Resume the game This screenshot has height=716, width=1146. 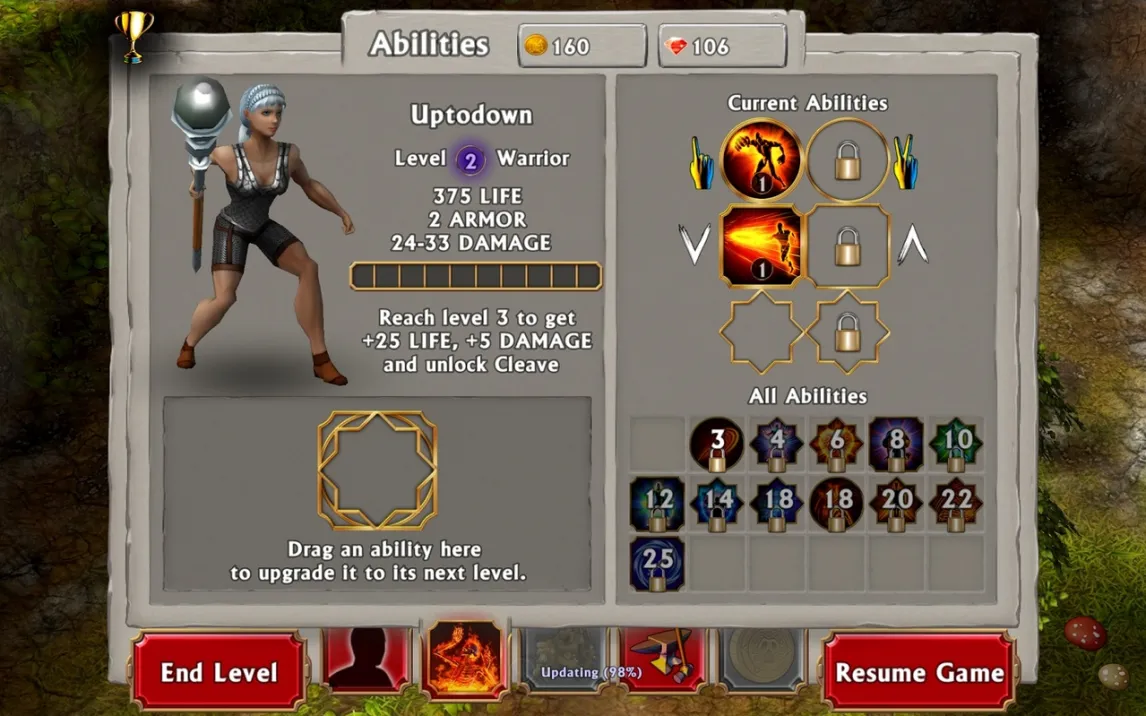coord(919,672)
